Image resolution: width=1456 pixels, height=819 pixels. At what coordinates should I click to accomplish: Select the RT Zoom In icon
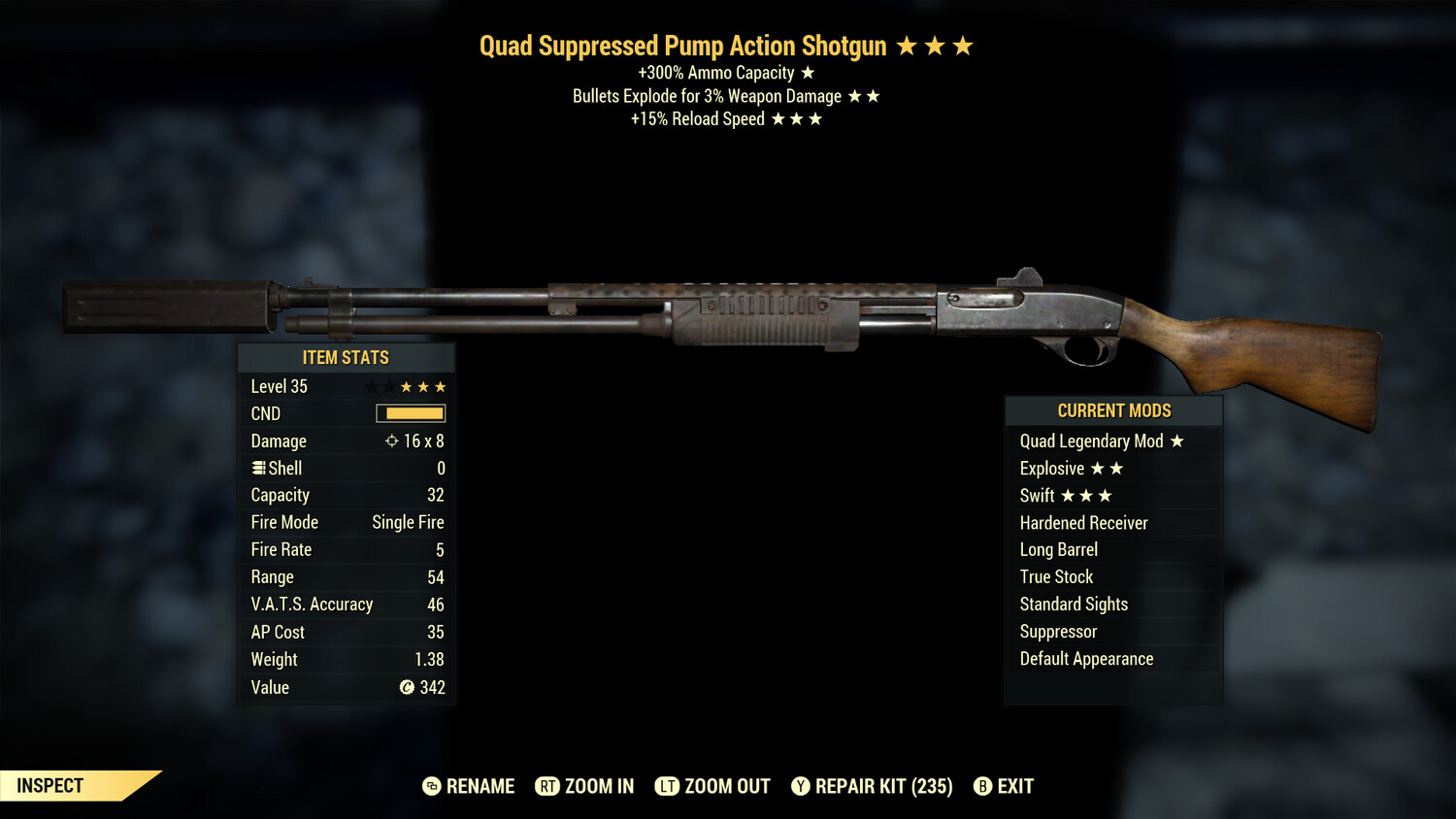pos(548,786)
